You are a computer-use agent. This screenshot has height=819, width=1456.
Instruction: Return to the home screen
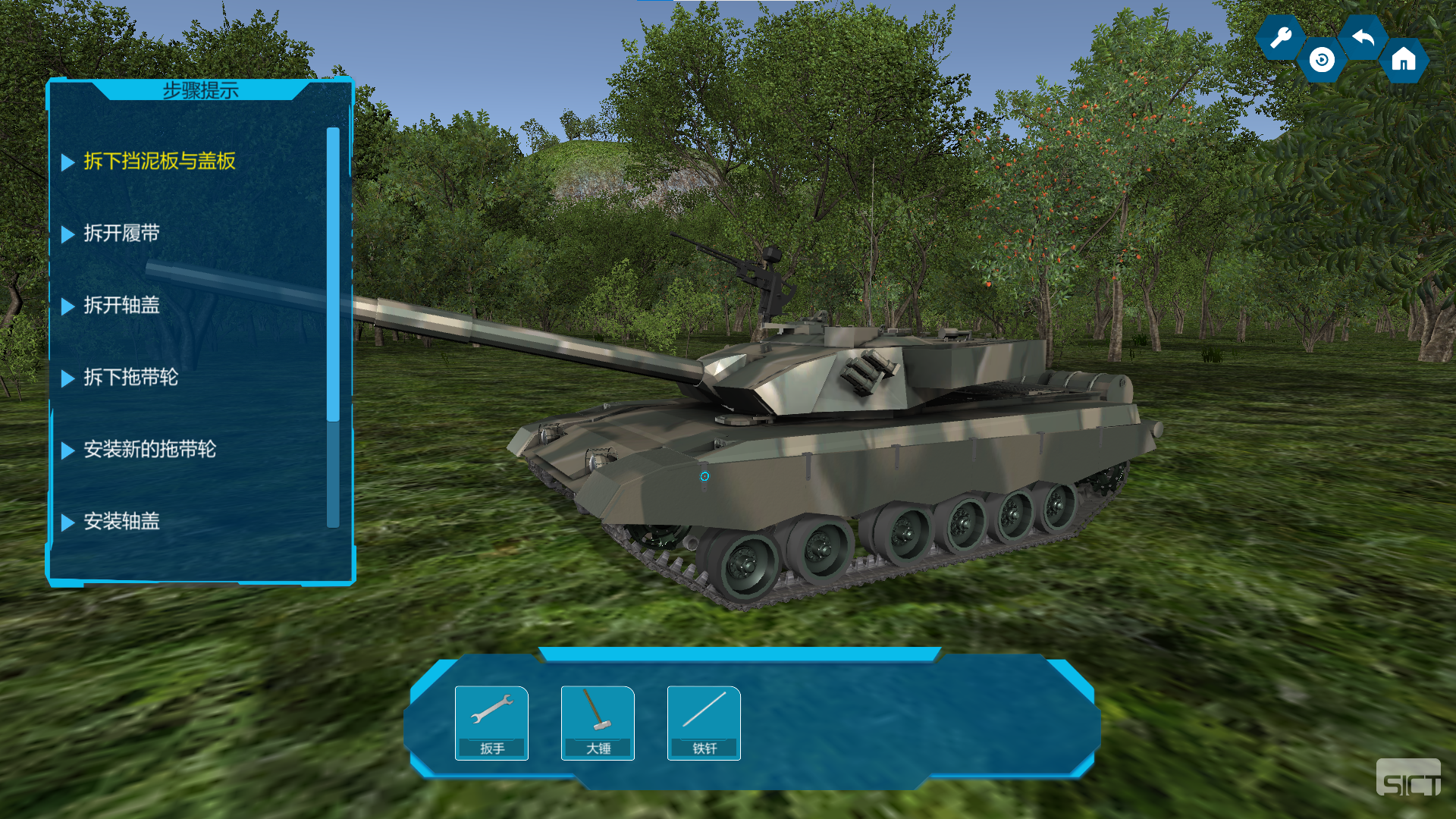pyautogui.click(x=1404, y=60)
